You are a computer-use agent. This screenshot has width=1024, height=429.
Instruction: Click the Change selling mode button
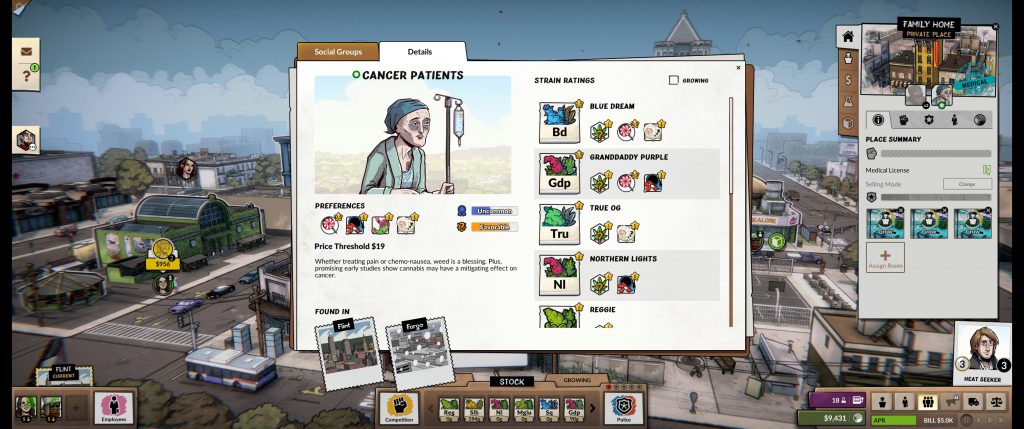coord(967,184)
